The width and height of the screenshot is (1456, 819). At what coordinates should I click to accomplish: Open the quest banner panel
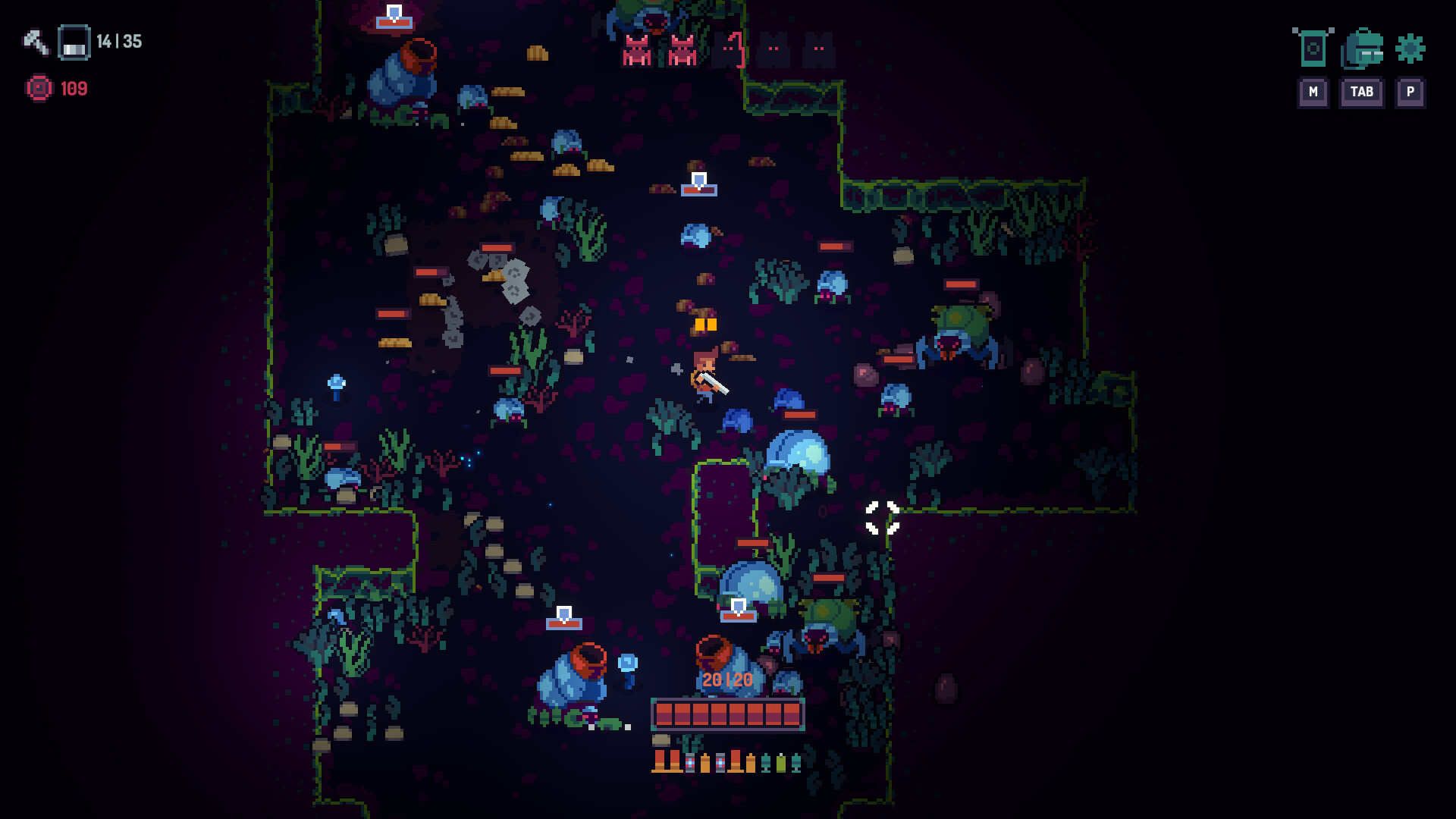pos(1313,50)
